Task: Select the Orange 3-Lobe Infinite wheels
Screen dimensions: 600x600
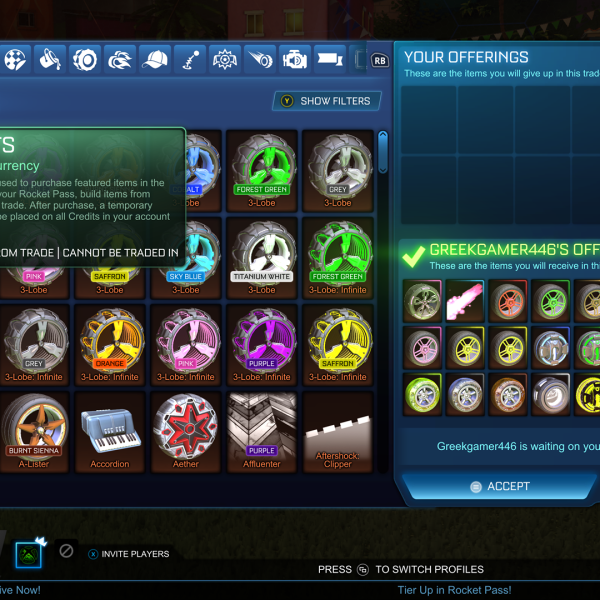Action: pyautogui.click(x=109, y=343)
